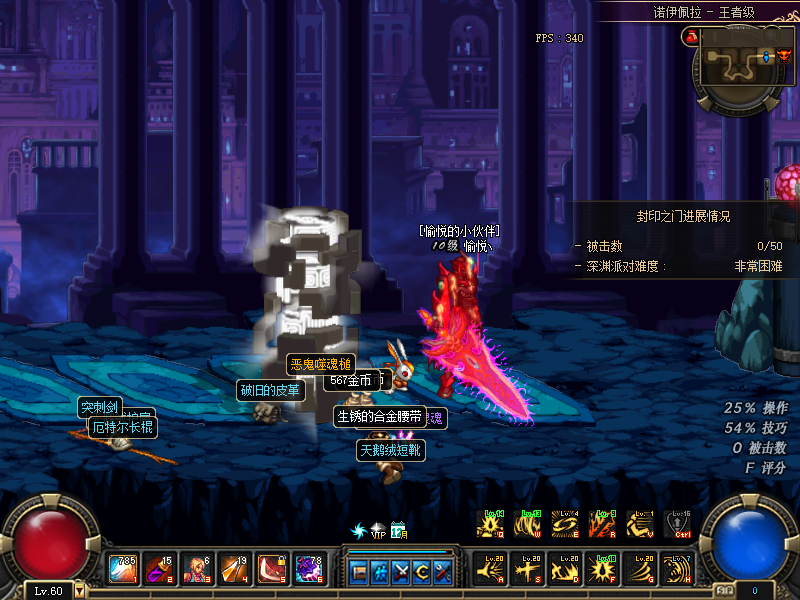Viewport: 800px width, 600px height.
Task: Select the locked red item in slot 5
Action: (x=271, y=568)
